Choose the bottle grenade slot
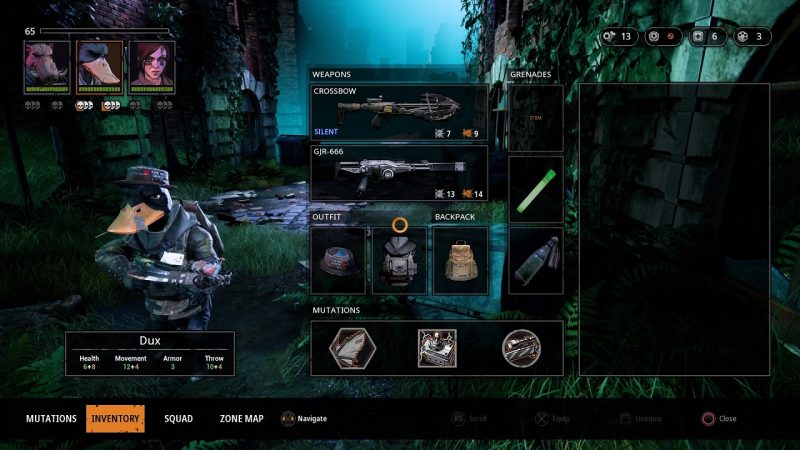 [x=535, y=259]
